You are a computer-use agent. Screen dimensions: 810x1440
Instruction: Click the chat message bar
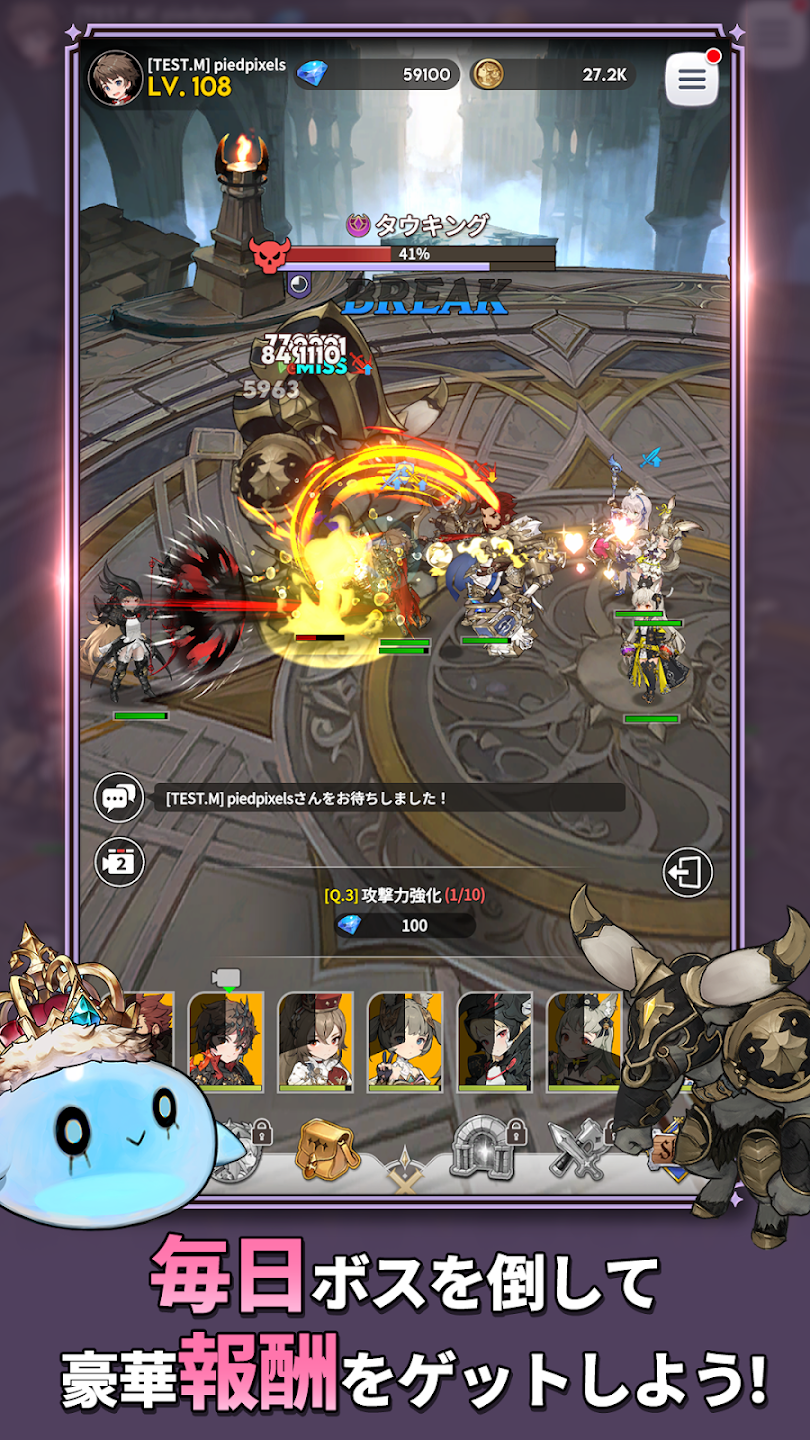tap(388, 798)
